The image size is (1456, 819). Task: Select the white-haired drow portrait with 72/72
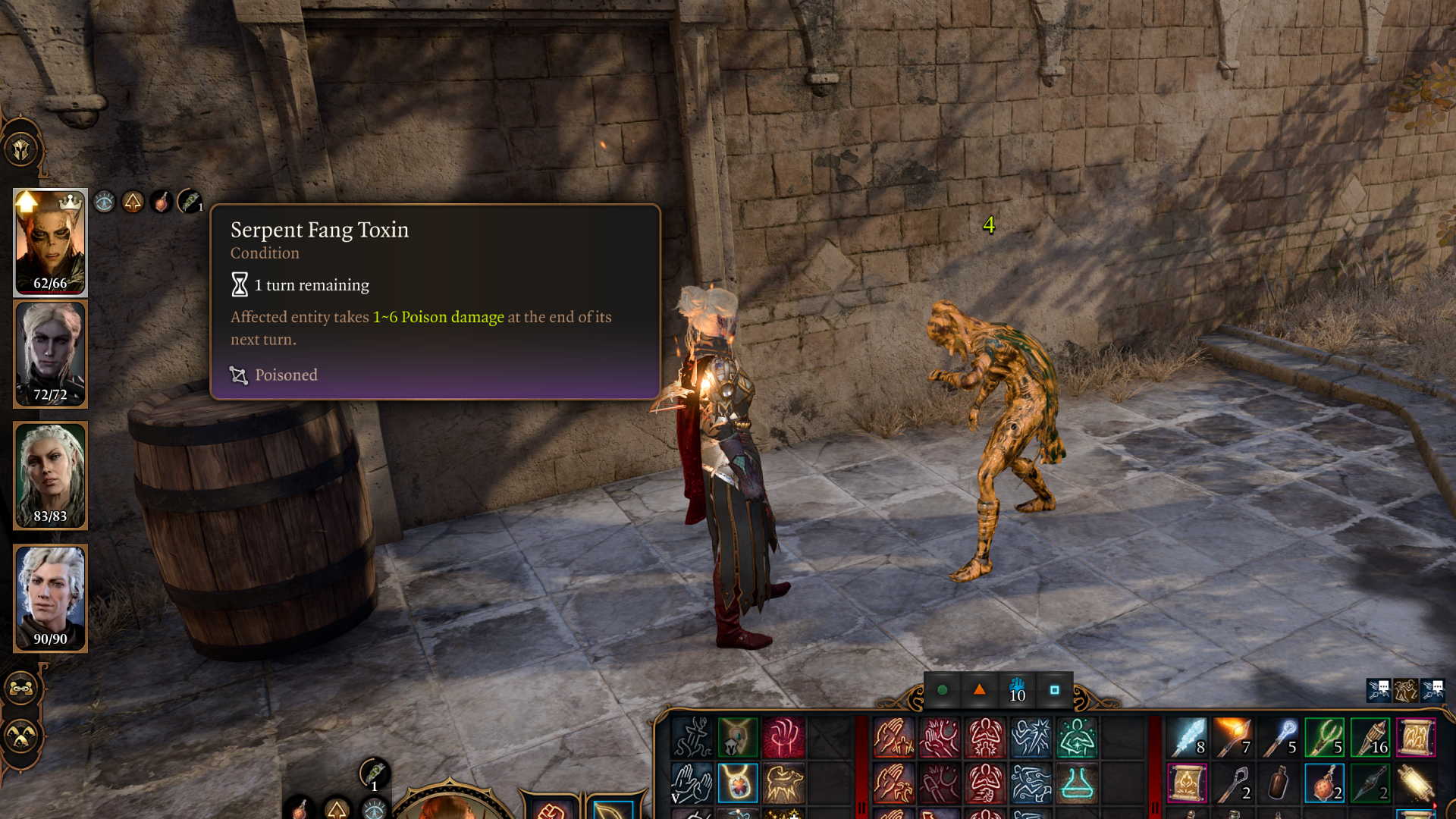[50, 353]
